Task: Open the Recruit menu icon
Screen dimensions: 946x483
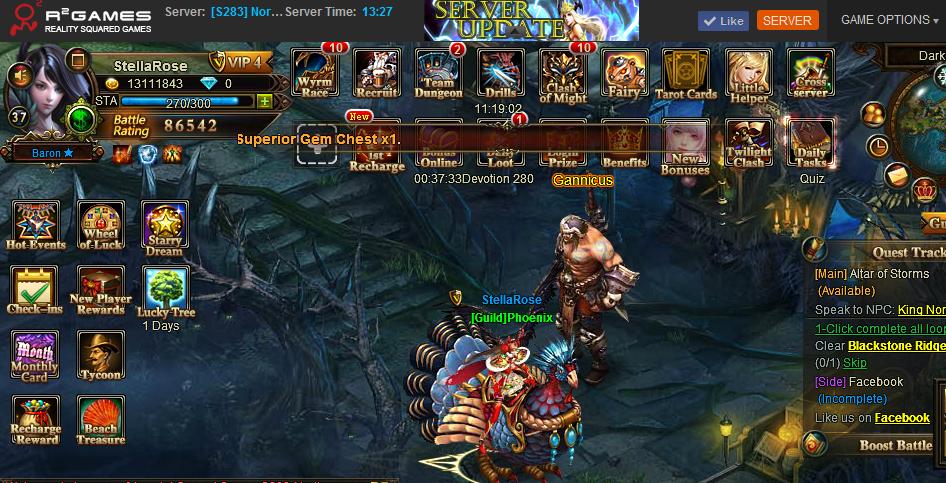Action: pos(377,73)
